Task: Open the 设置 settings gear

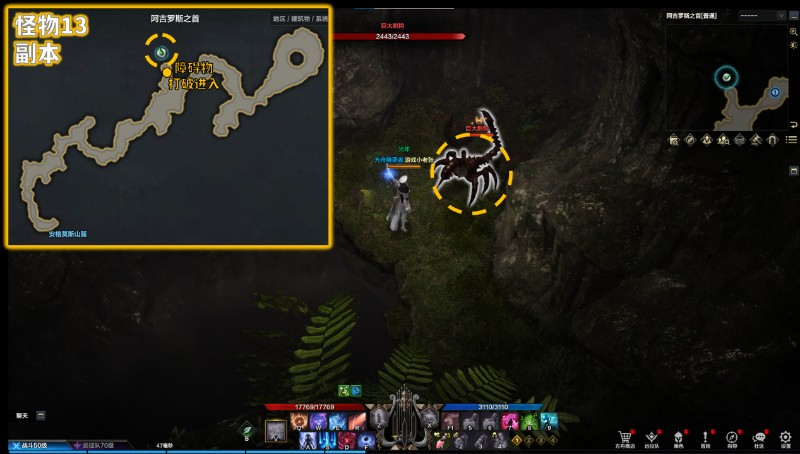Action: (x=786, y=437)
